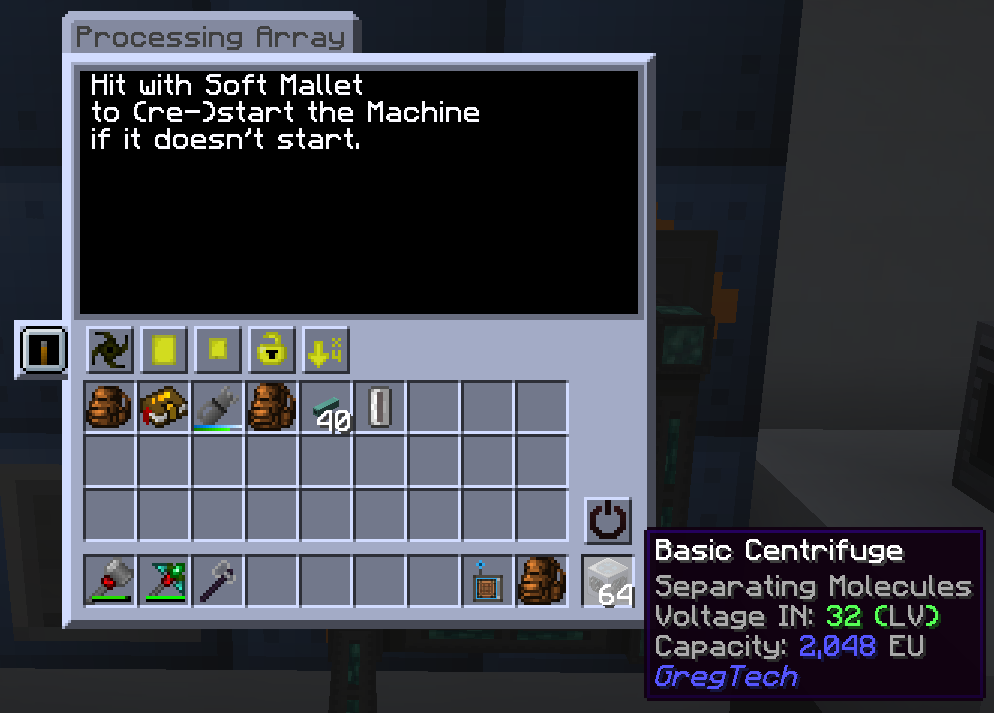This screenshot has width=994, height=713.
Task: Click the yellow padlock button
Action: click(x=272, y=351)
